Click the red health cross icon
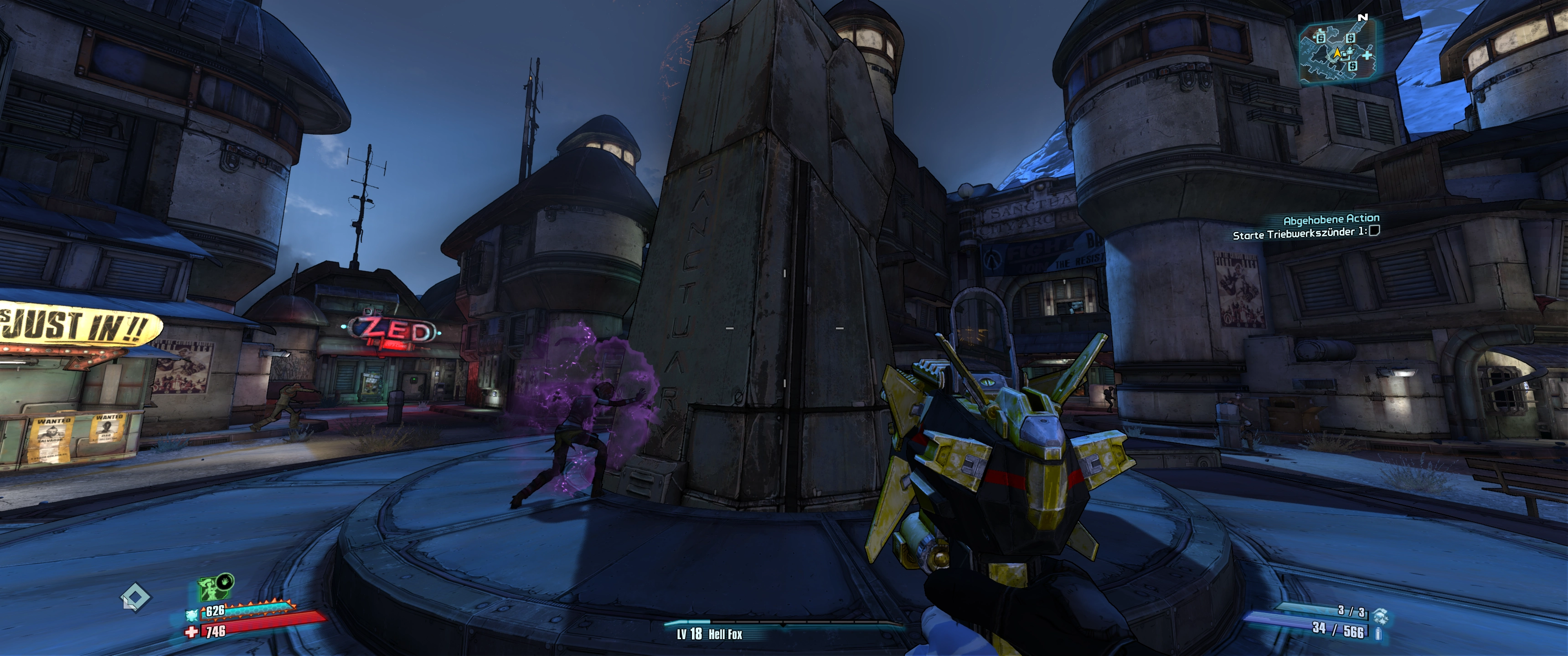 192,632
